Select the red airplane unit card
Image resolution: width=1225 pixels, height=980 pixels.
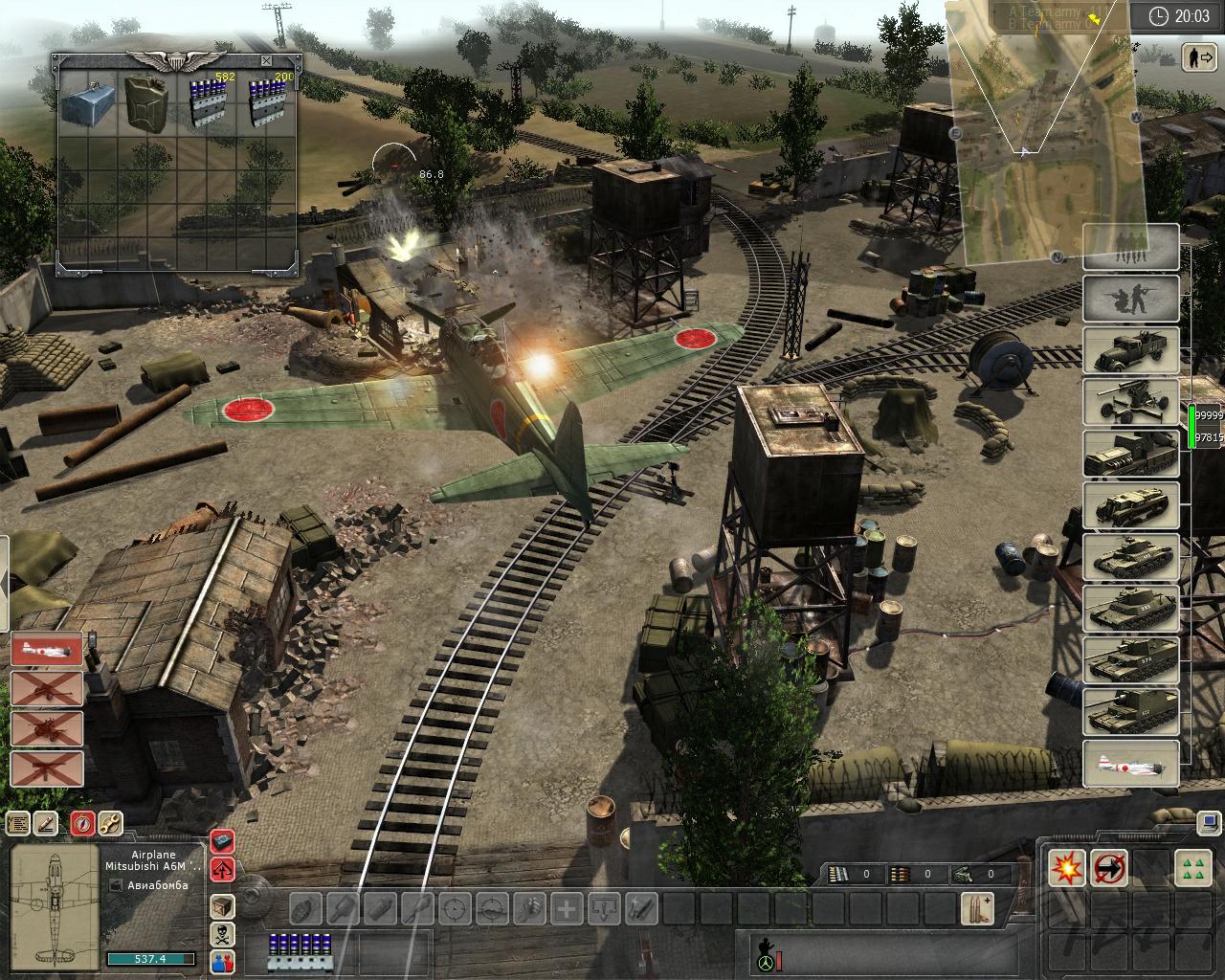[47, 650]
